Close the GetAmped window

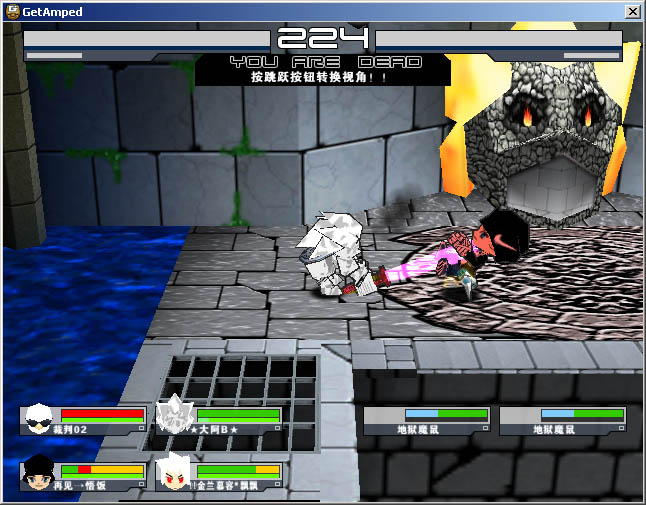coord(632,11)
